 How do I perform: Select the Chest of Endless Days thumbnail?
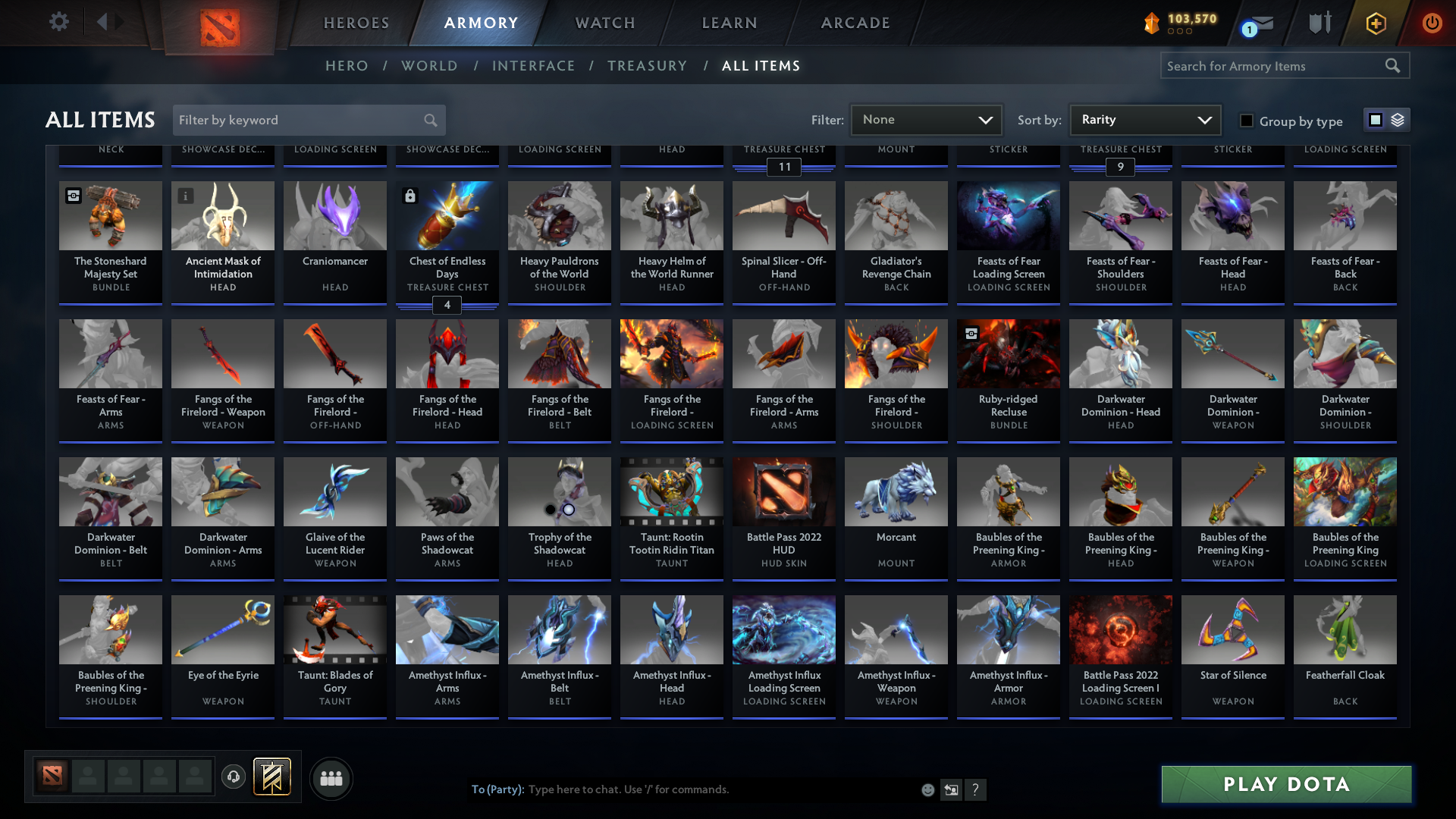pos(447,216)
